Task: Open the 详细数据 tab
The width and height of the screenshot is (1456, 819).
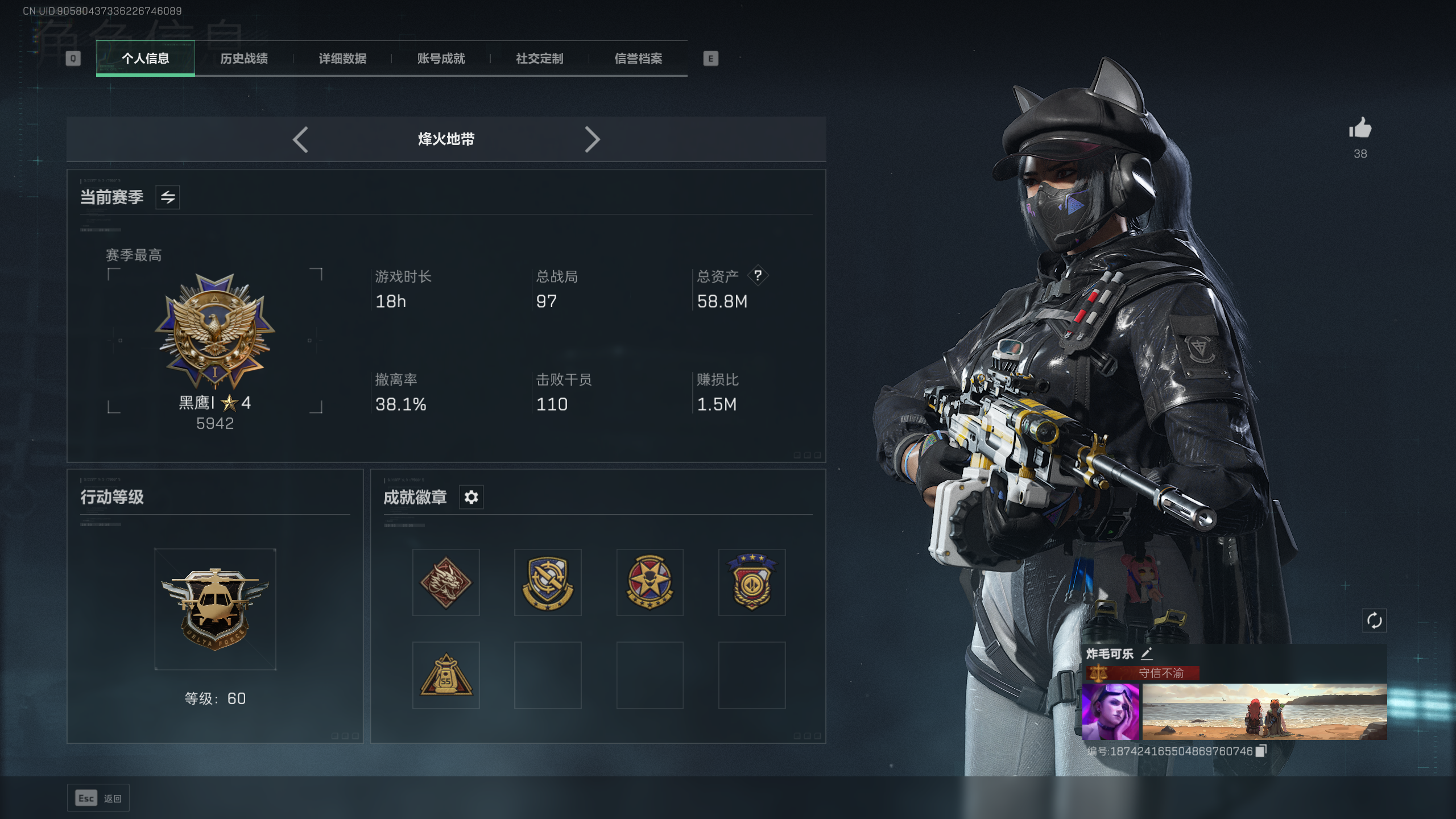Action: 342,59
